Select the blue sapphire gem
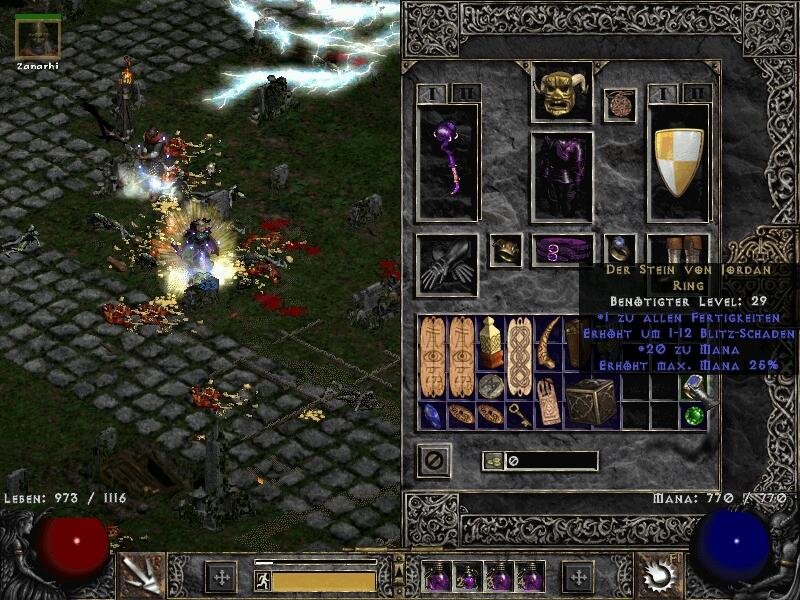The width and height of the screenshot is (800, 600). [432, 414]
